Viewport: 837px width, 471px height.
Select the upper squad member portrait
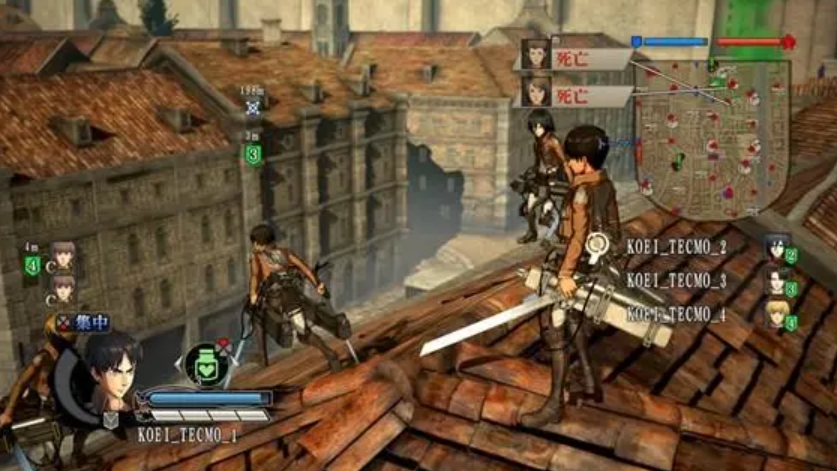pos(63,257)
